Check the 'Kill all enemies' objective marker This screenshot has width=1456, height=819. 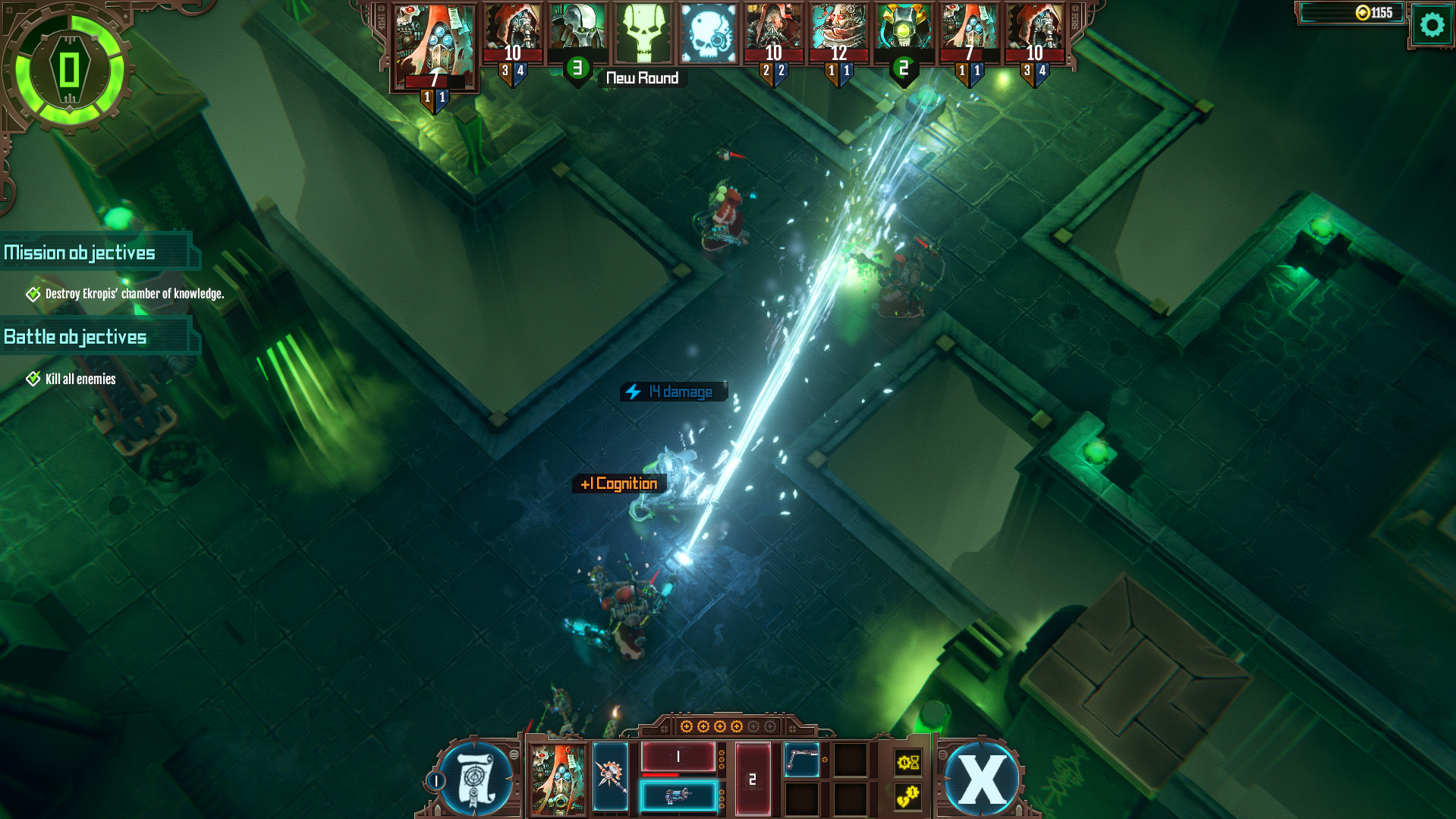point(33,377)
